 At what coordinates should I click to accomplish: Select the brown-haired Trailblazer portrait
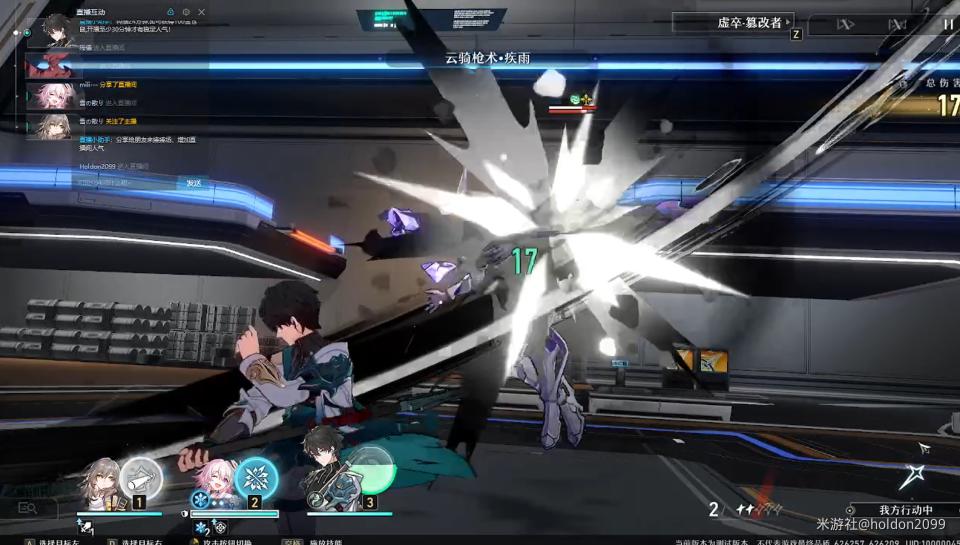(x=100, y=484)
